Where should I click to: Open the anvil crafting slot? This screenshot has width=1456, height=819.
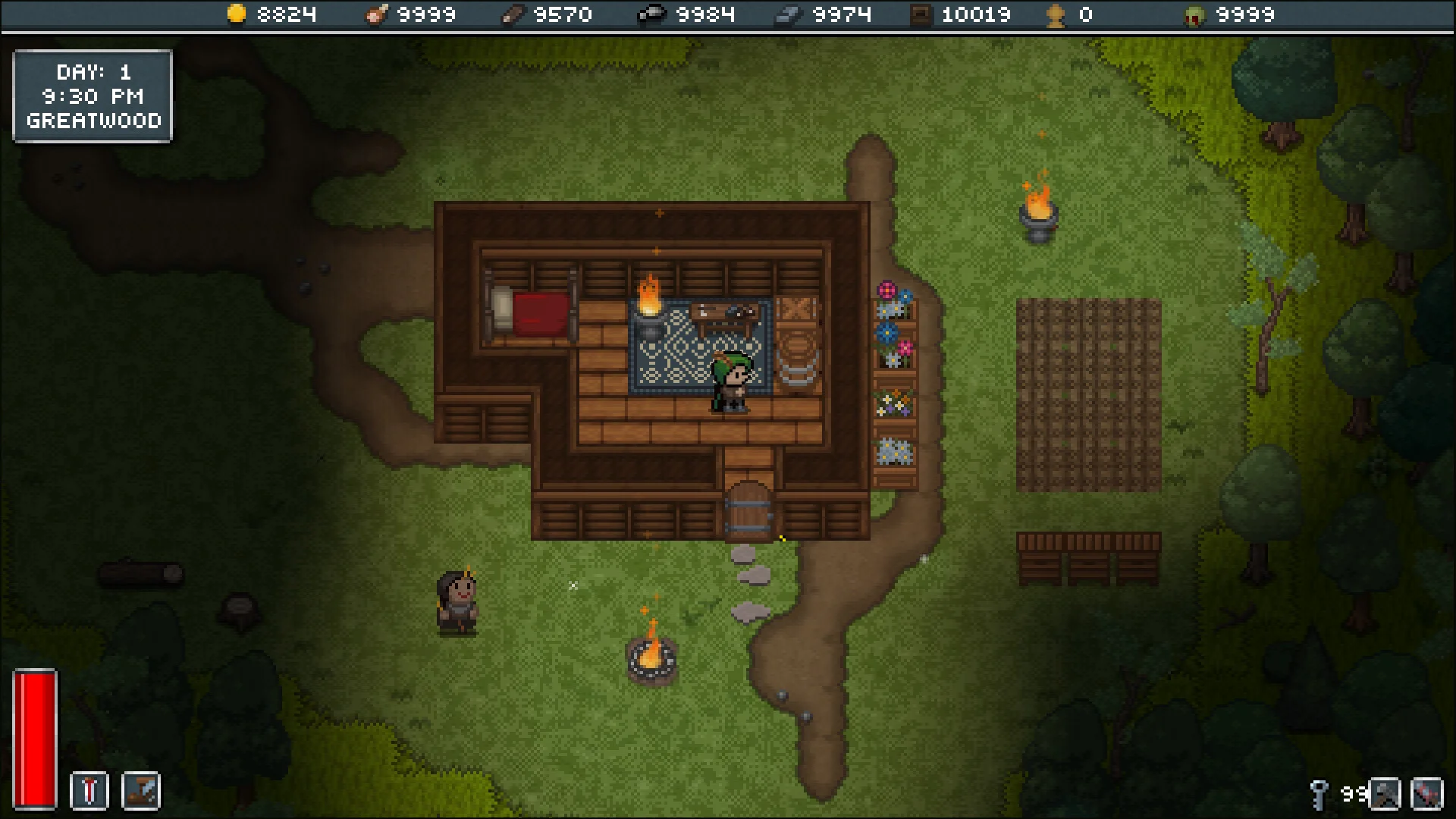(141, 791)
